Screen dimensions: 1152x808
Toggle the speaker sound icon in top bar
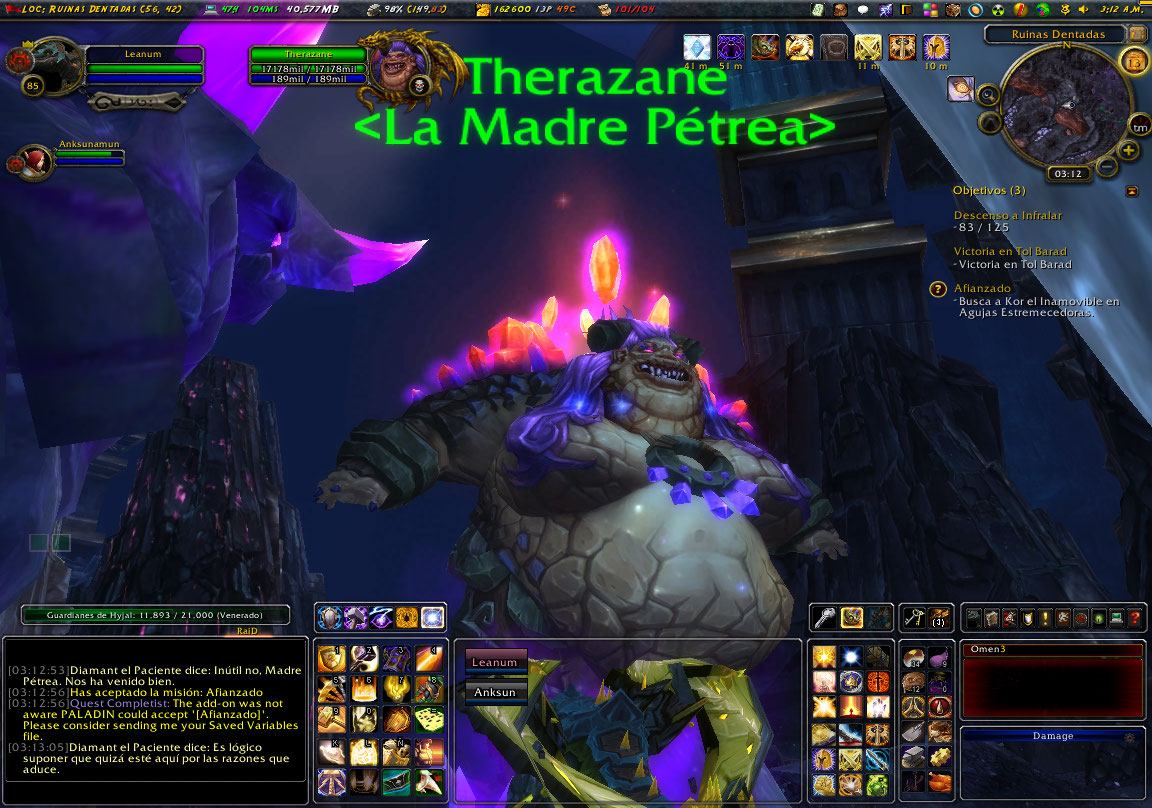click(1083, 9)
